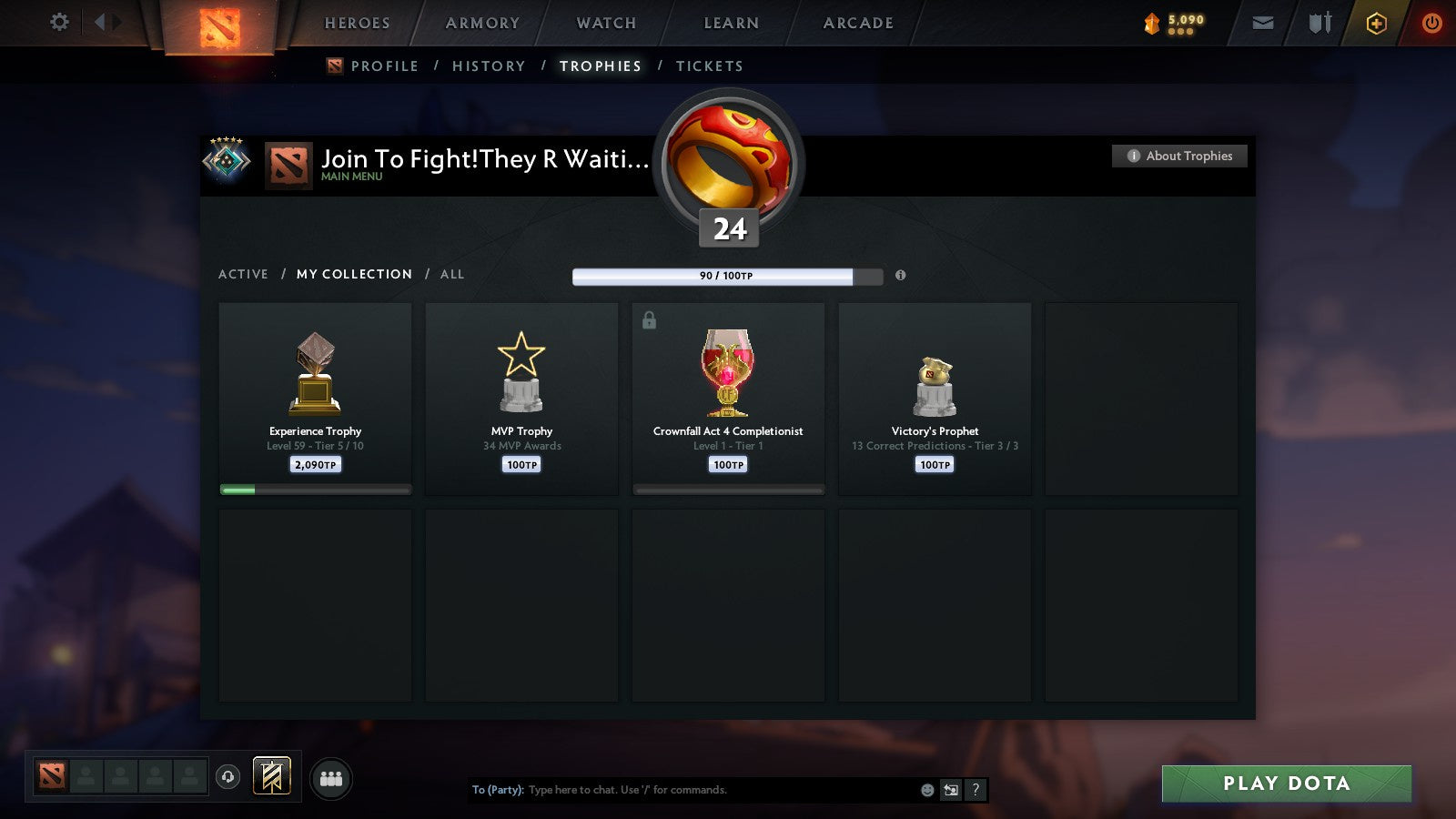Screen dimensions: 1456x819
Task: Switch to the TICKETS tab
Action: (710, 66)
